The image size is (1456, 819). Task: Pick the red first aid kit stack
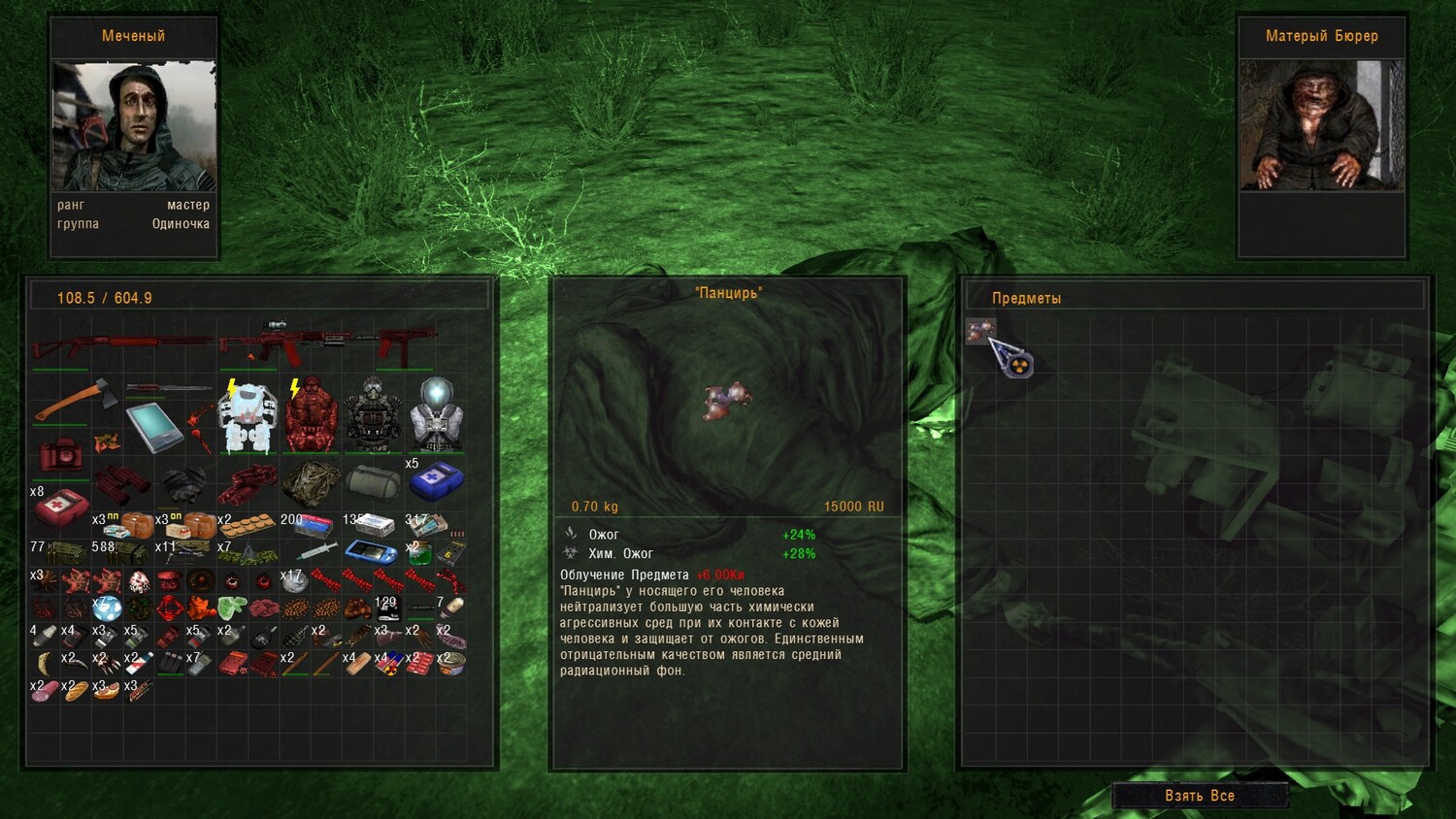click(x=60, y=507)
